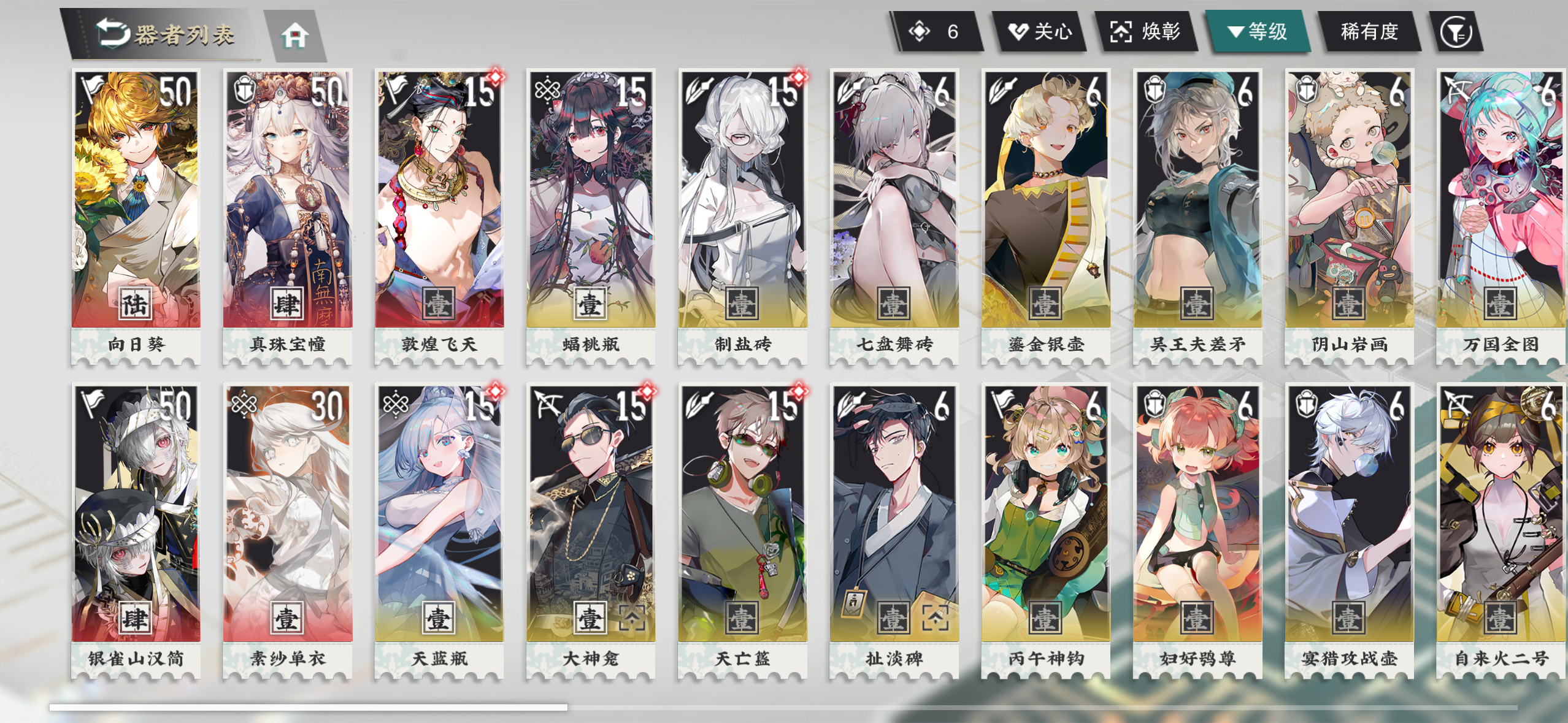Image resolution: width=1568 pixels, height=723 pixels.
Task: Switch sorting to the 焕彰 tab
Action: pos(1149,34)
